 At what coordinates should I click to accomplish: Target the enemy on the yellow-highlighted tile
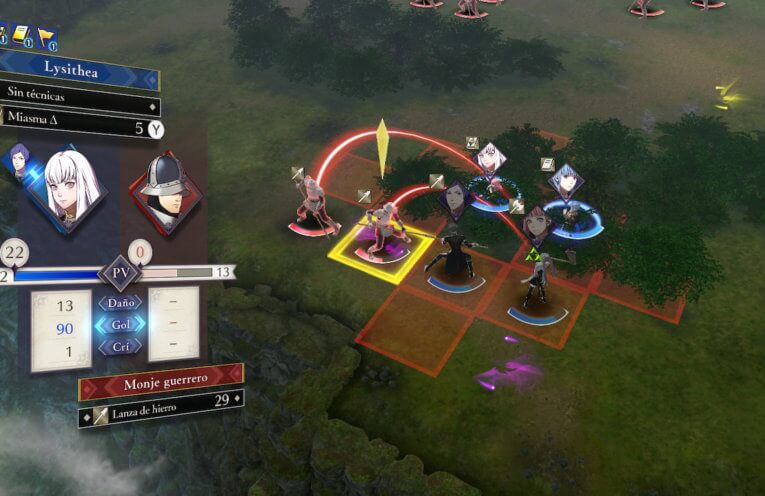tap(381, 236)
